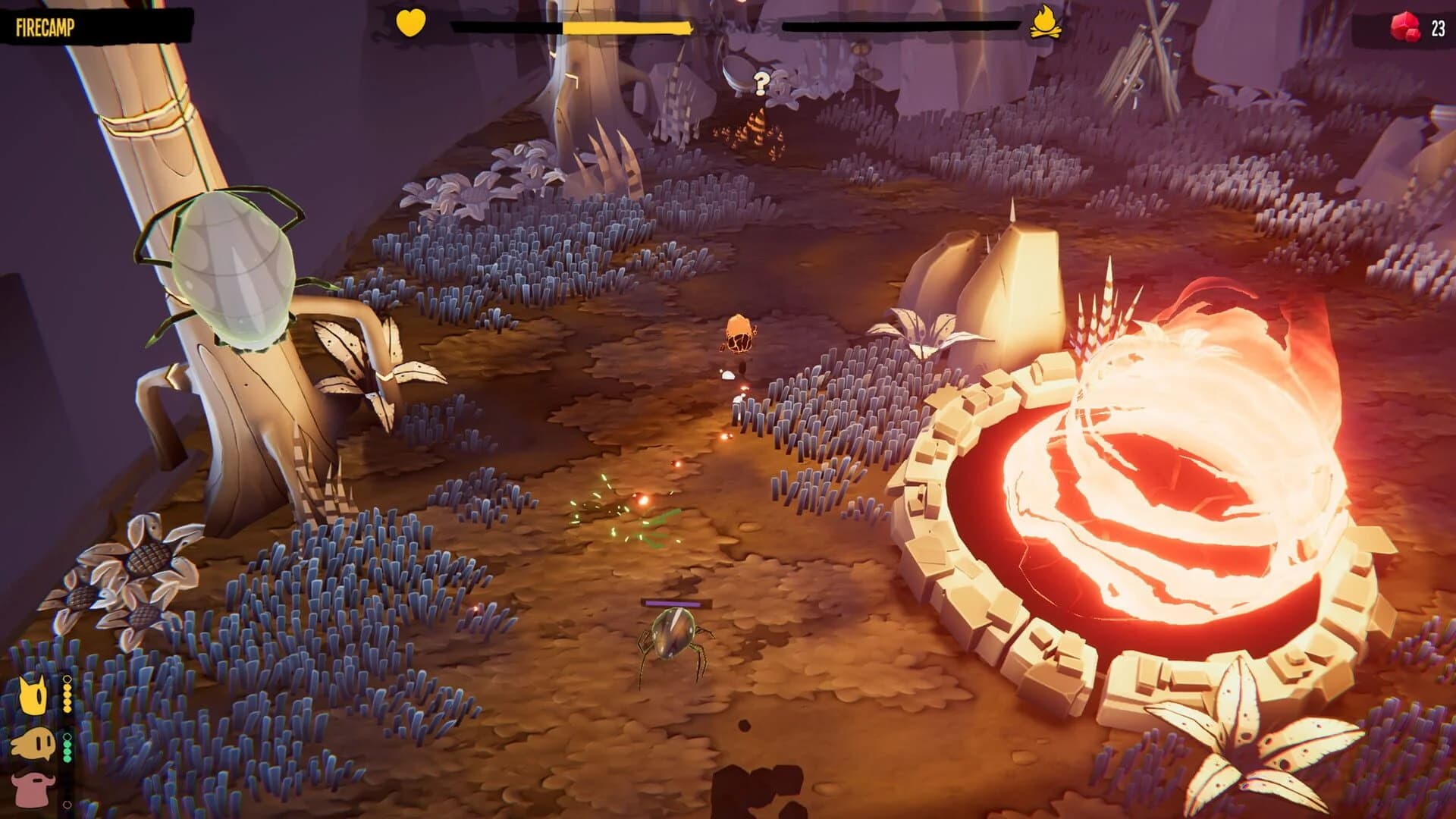Select the yellow cat mask ability icon
1456x819 pixels.
coord(33,694)
